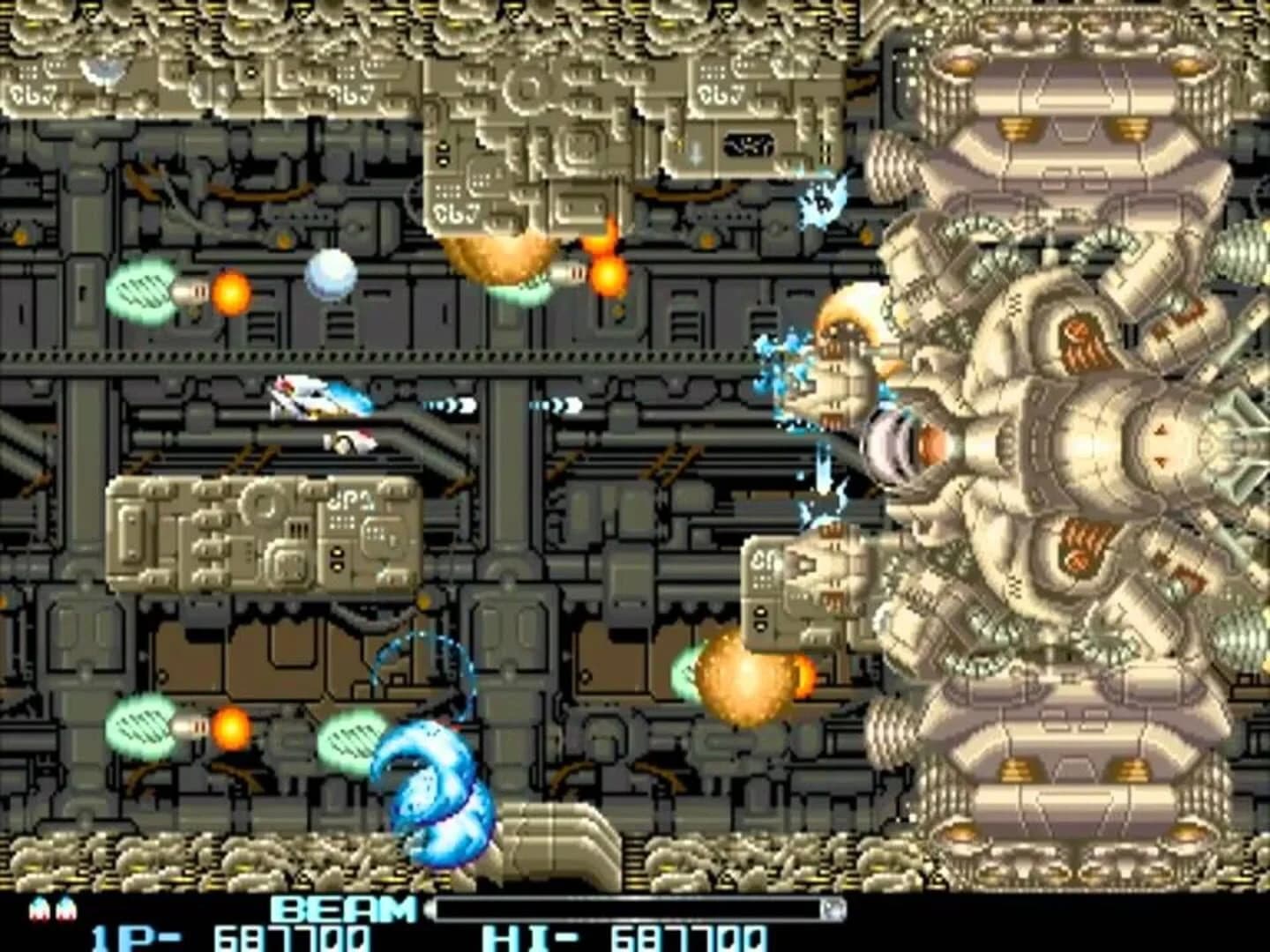
Task: Click the green pod cannon on the upper left
Action: [146, 291]
